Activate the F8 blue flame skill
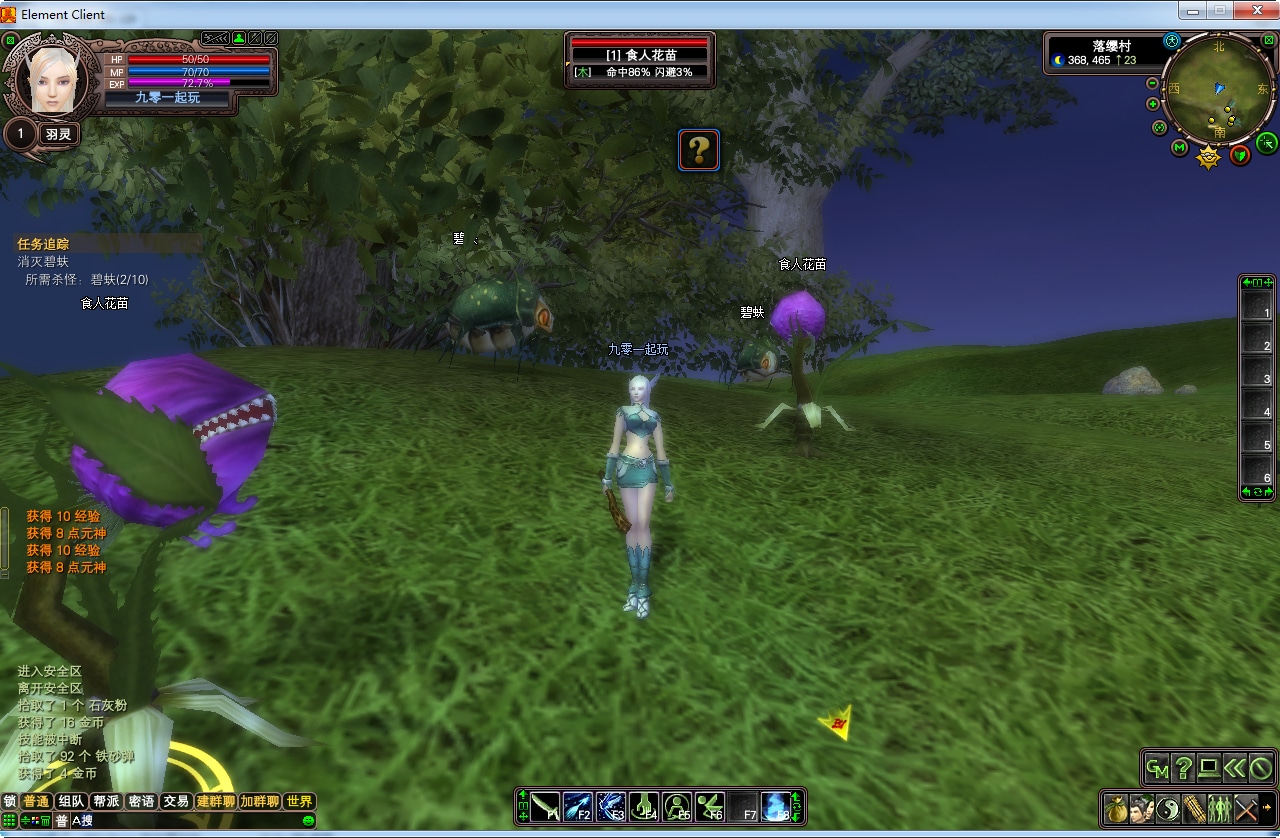Screen dimensions: 1280x838 coord(775,806)
